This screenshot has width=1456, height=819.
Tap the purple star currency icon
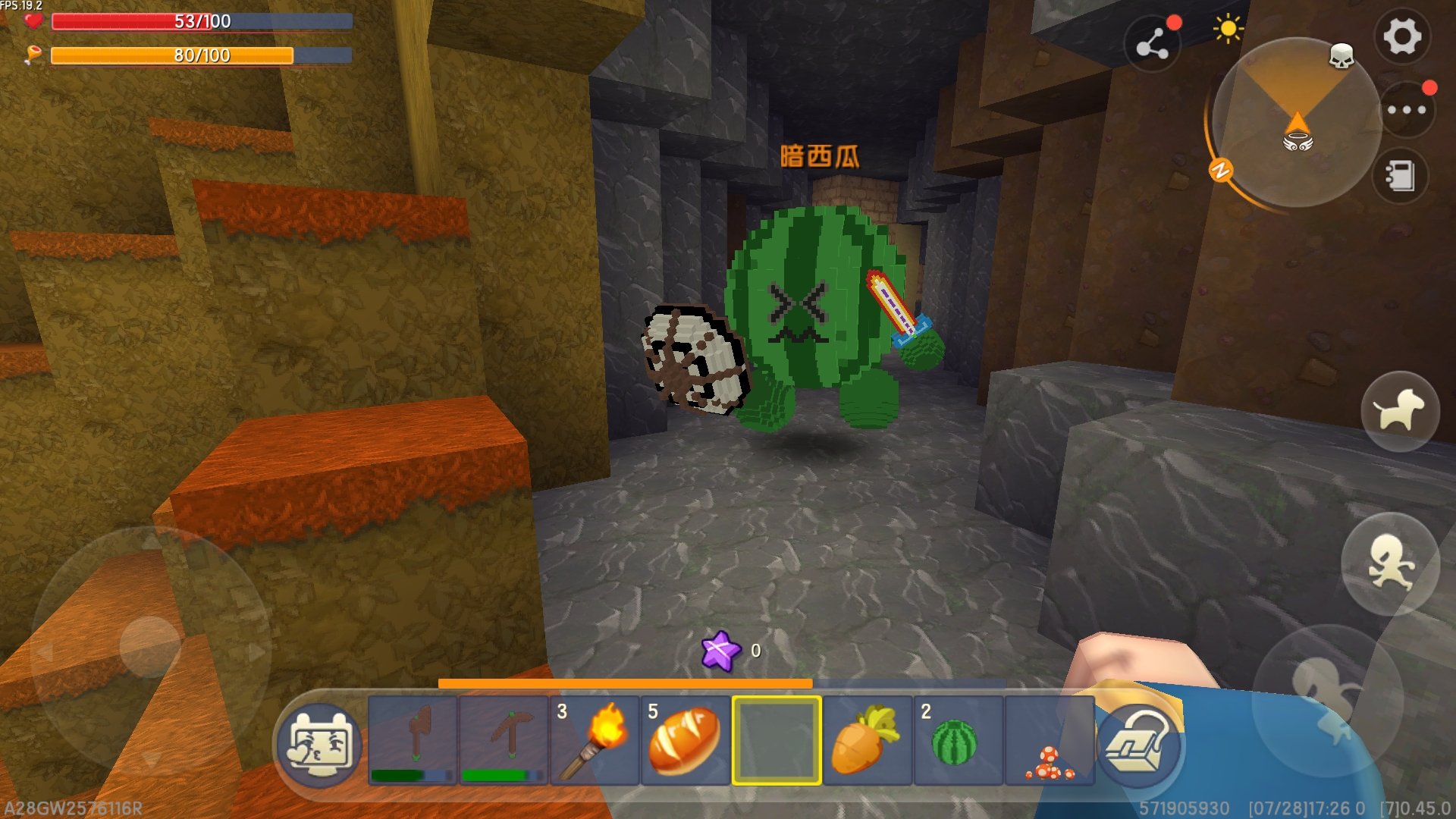pyautogui.click(x=720, y=651)
